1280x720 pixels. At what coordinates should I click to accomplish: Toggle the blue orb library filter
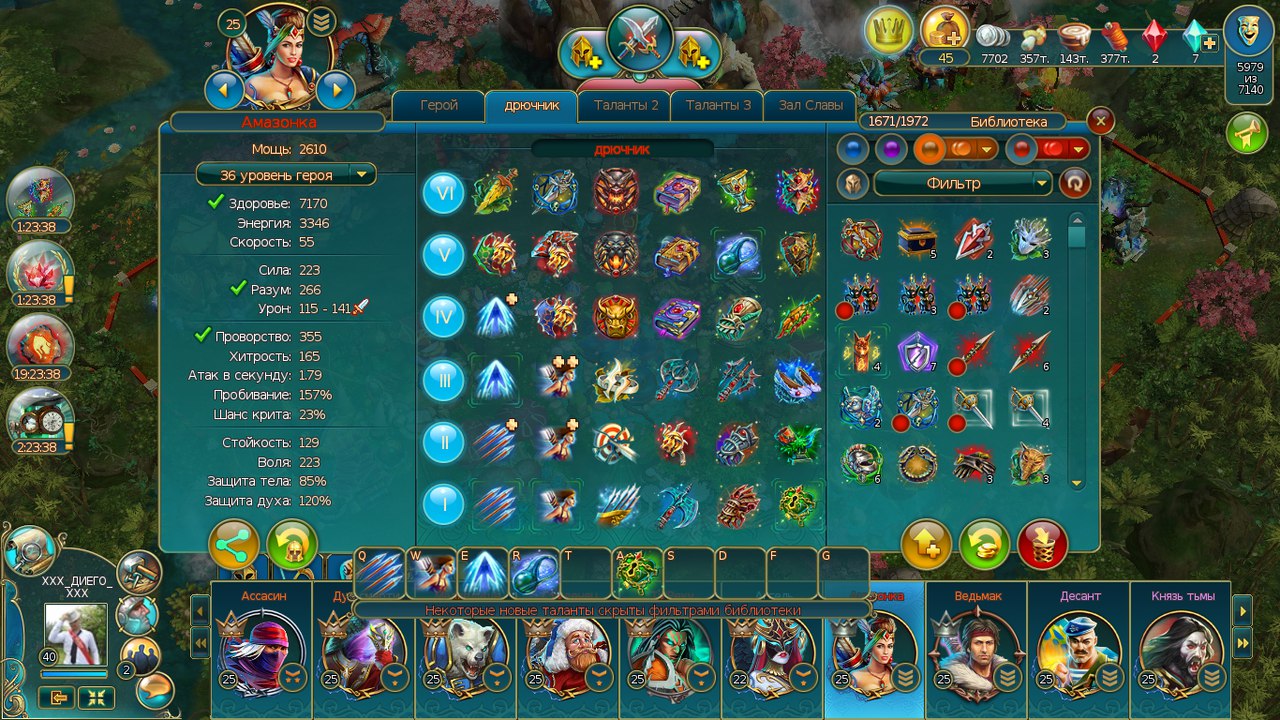click(x=853, y=149)
